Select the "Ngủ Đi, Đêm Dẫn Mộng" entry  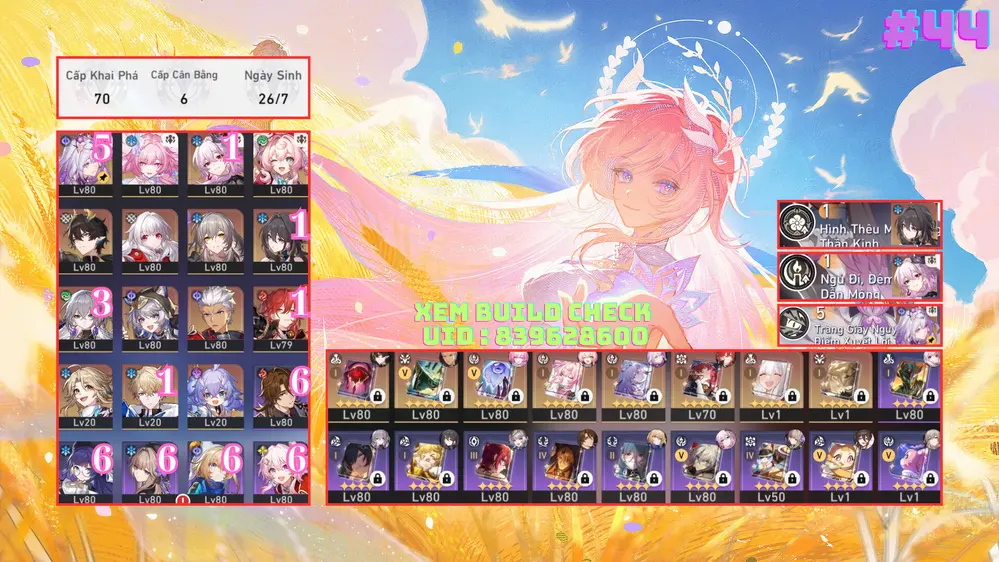(x=858, y=275)
